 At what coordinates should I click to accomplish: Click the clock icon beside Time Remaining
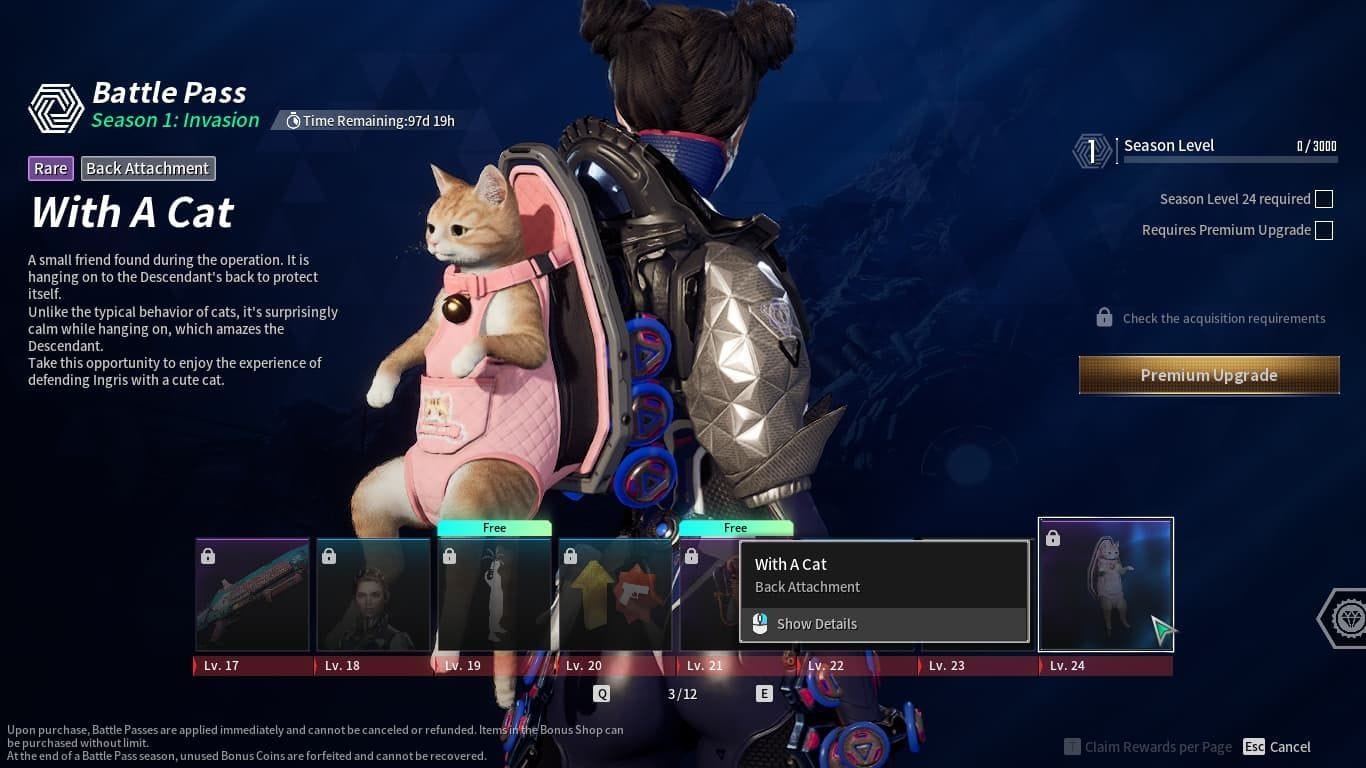tap(293, 120)
